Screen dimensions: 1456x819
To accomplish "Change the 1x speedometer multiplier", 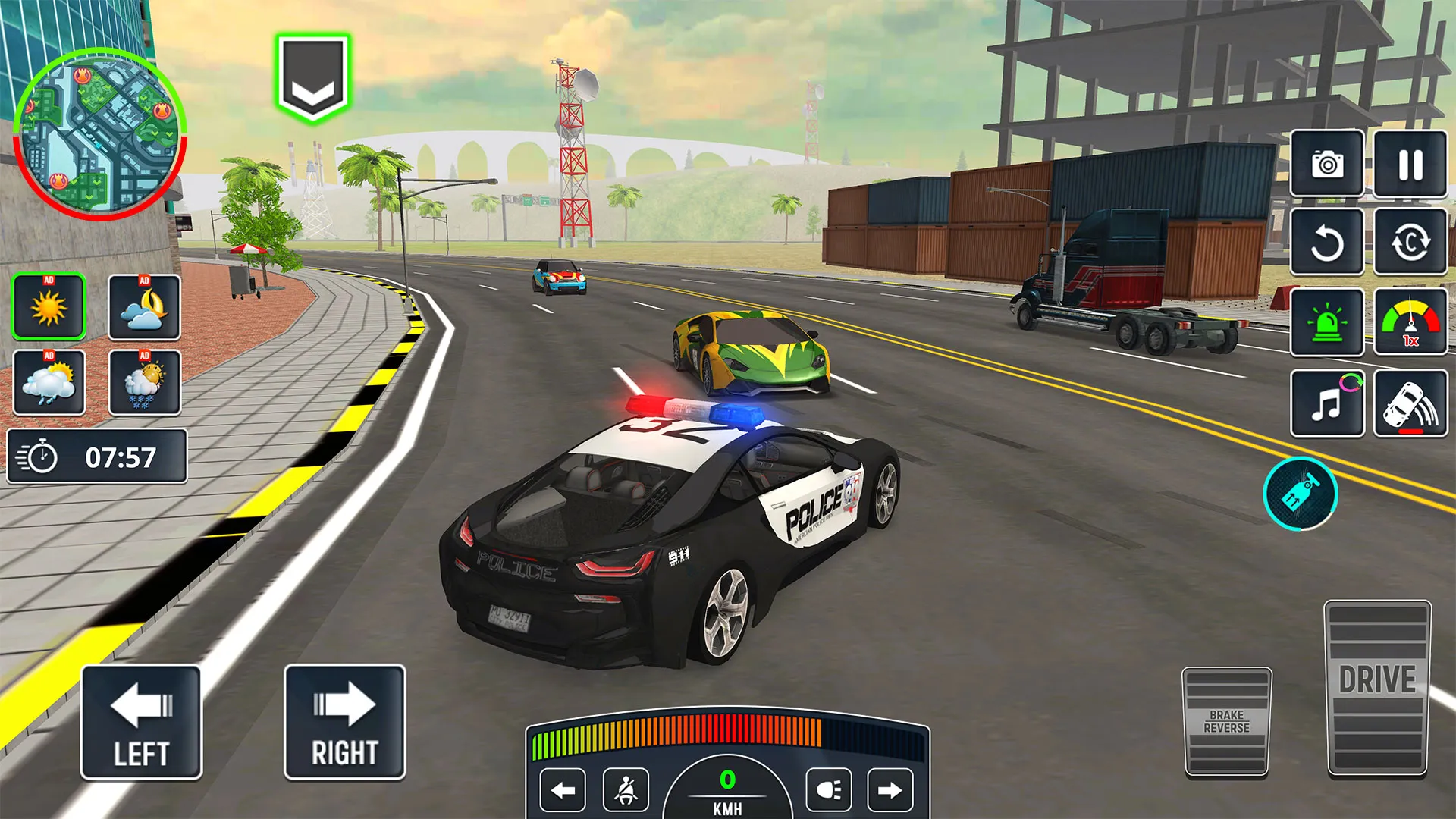I will tap(1410, 323).
